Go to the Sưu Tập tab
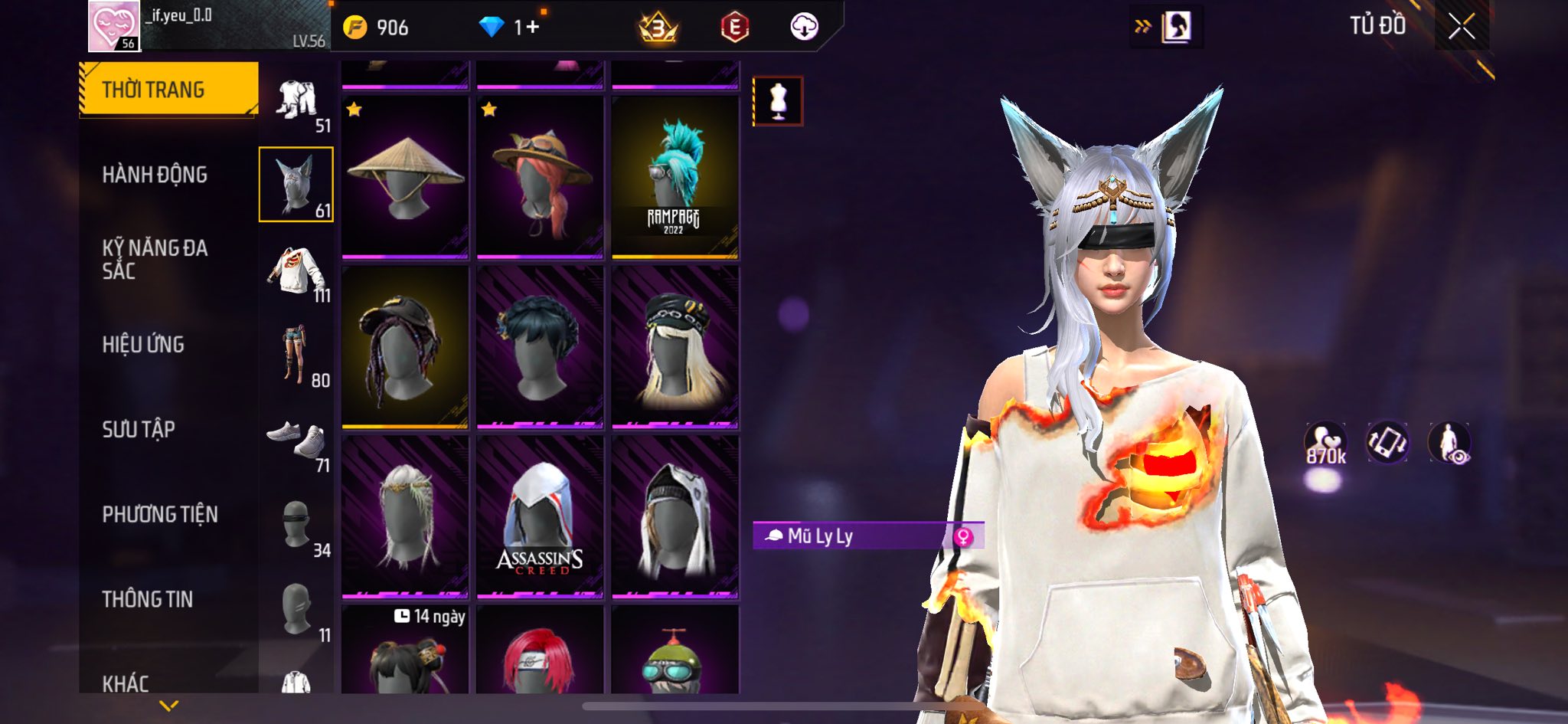 [139, 429]
